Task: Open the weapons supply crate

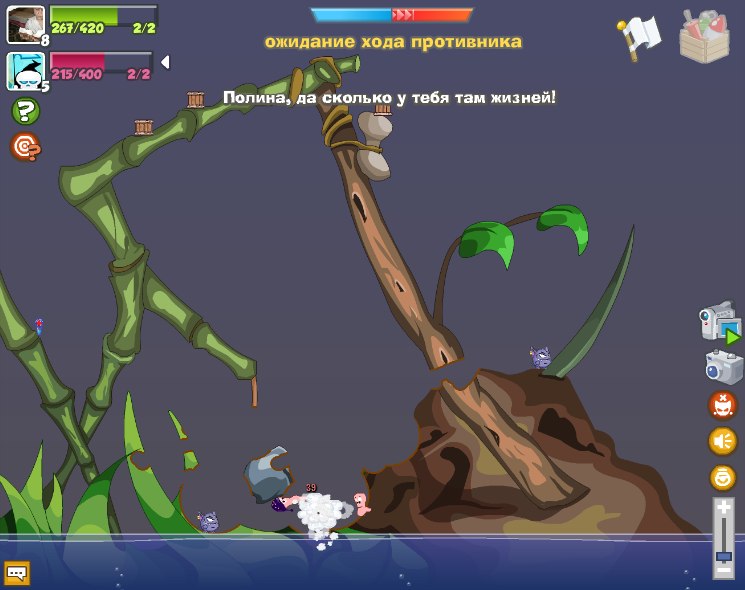Action: pos(704,36)
